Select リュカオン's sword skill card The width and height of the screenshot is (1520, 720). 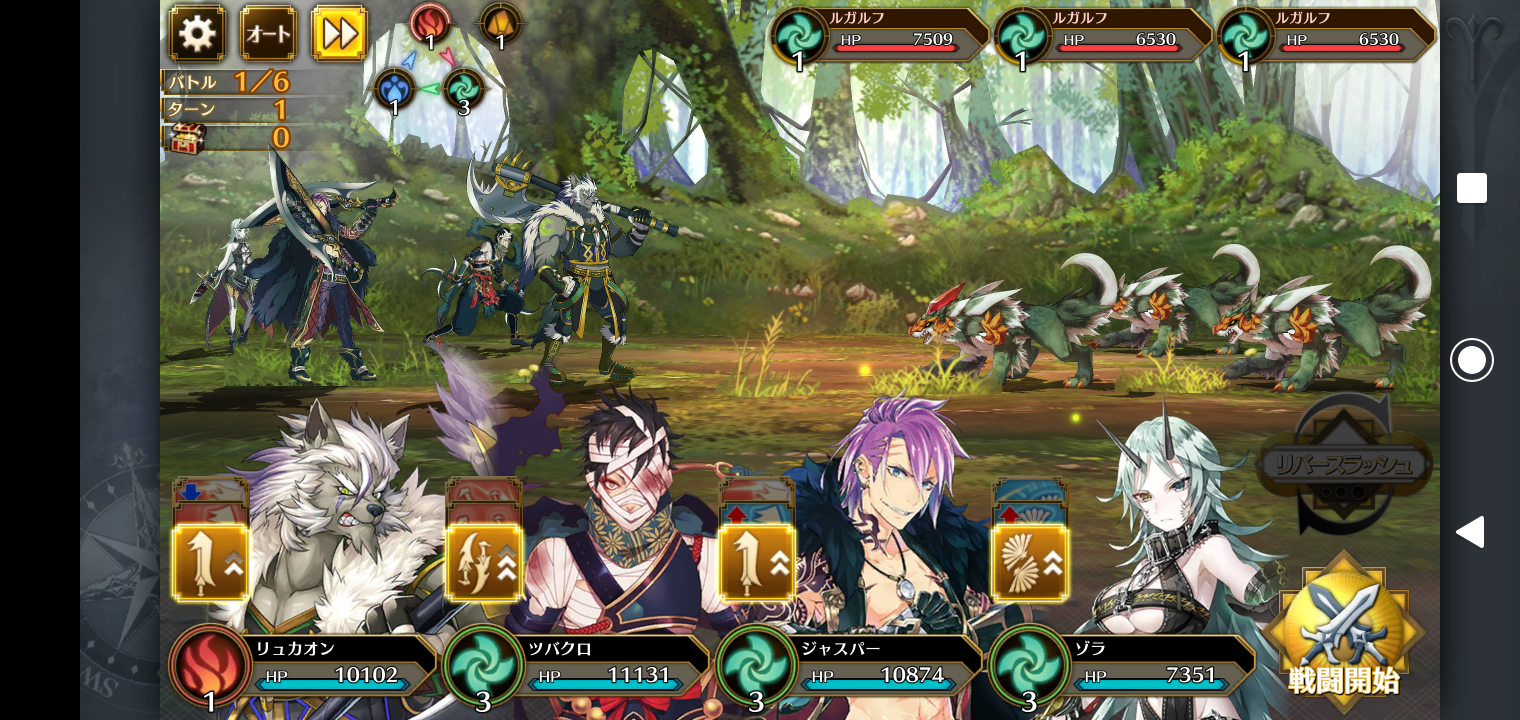[x=210, y=562]
